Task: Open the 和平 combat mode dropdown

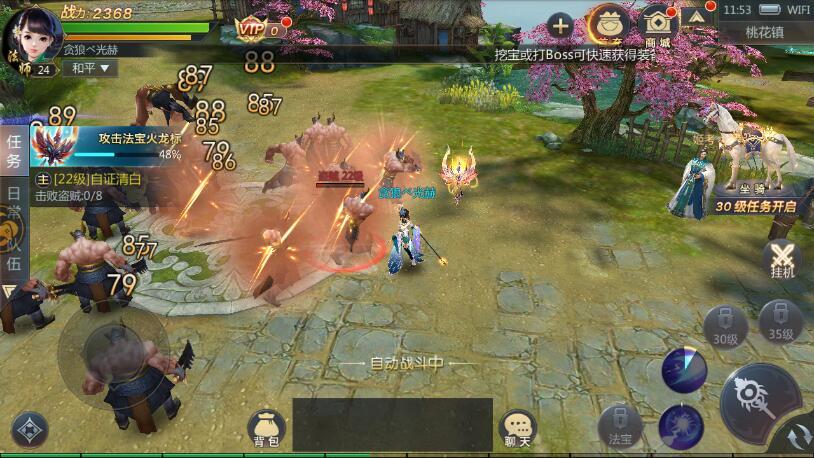Action: point(90,69)
